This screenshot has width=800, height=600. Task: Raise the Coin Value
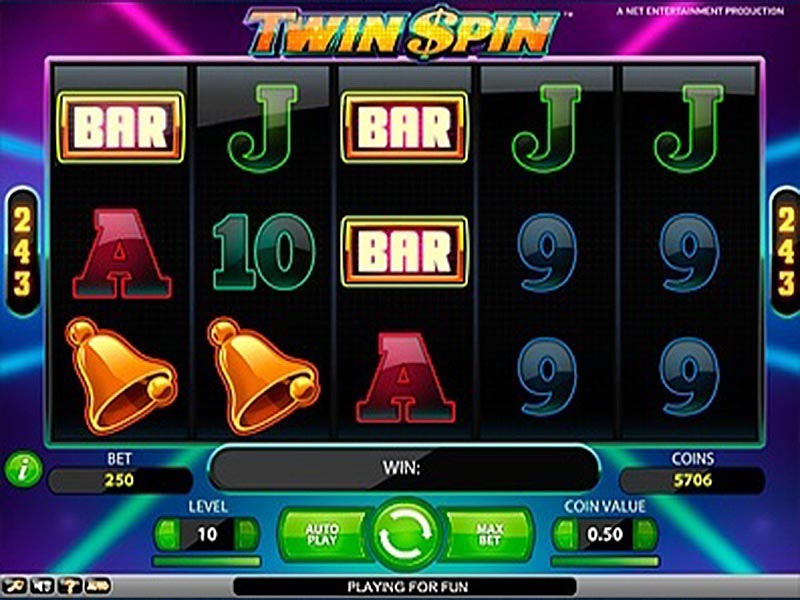click(644, 534)
